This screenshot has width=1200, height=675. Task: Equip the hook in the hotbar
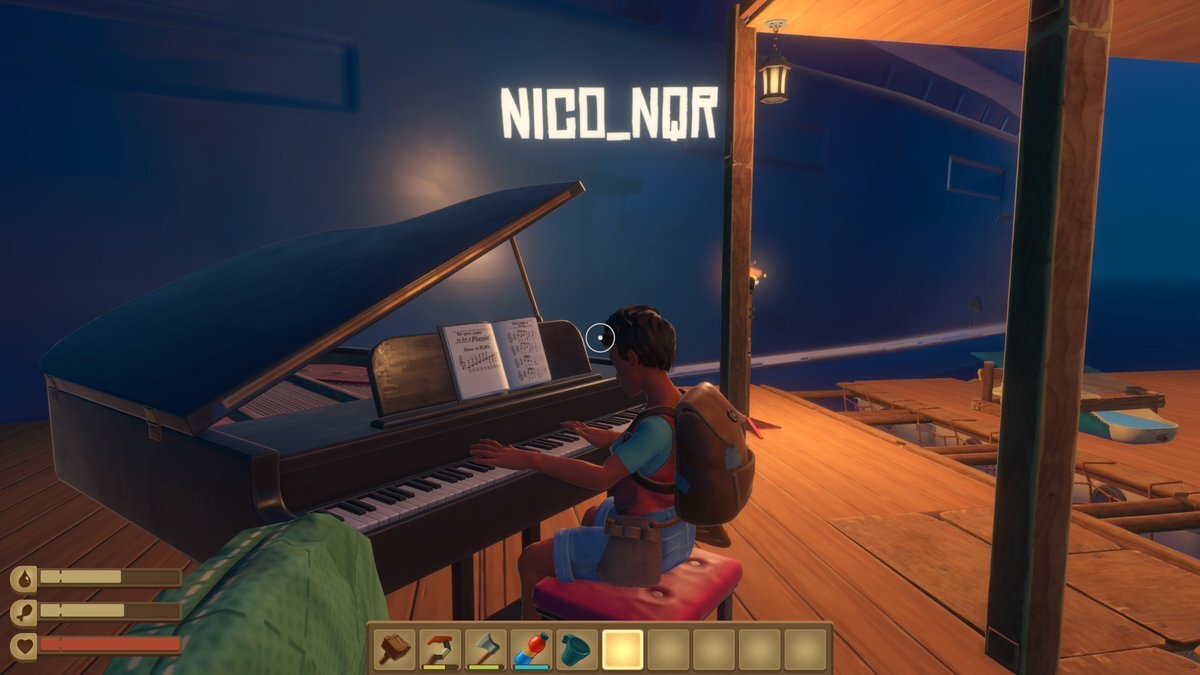pyautogui.click(x=439, y=650)
